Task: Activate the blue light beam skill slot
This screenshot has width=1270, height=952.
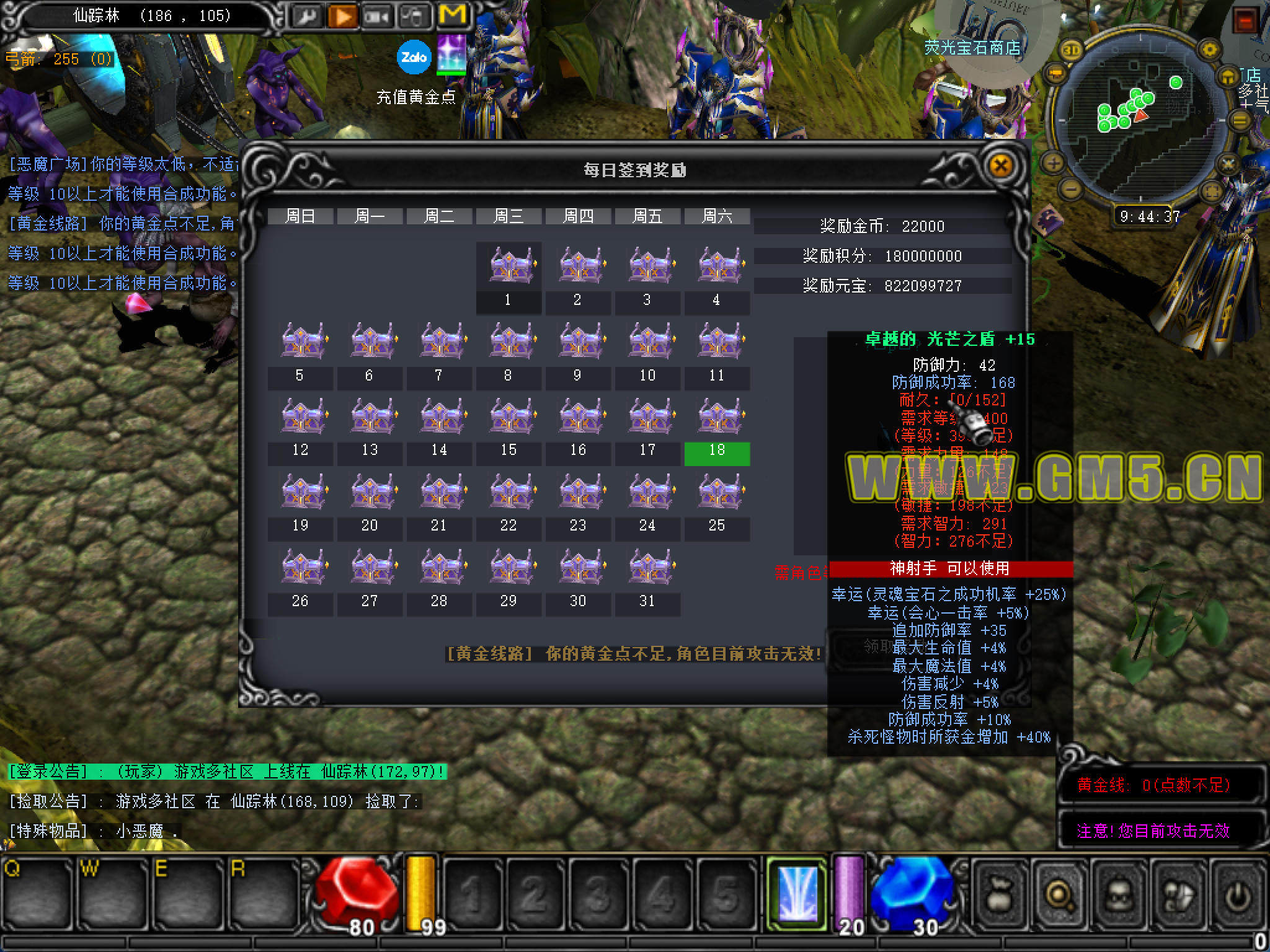Action: tap(797, 892)
